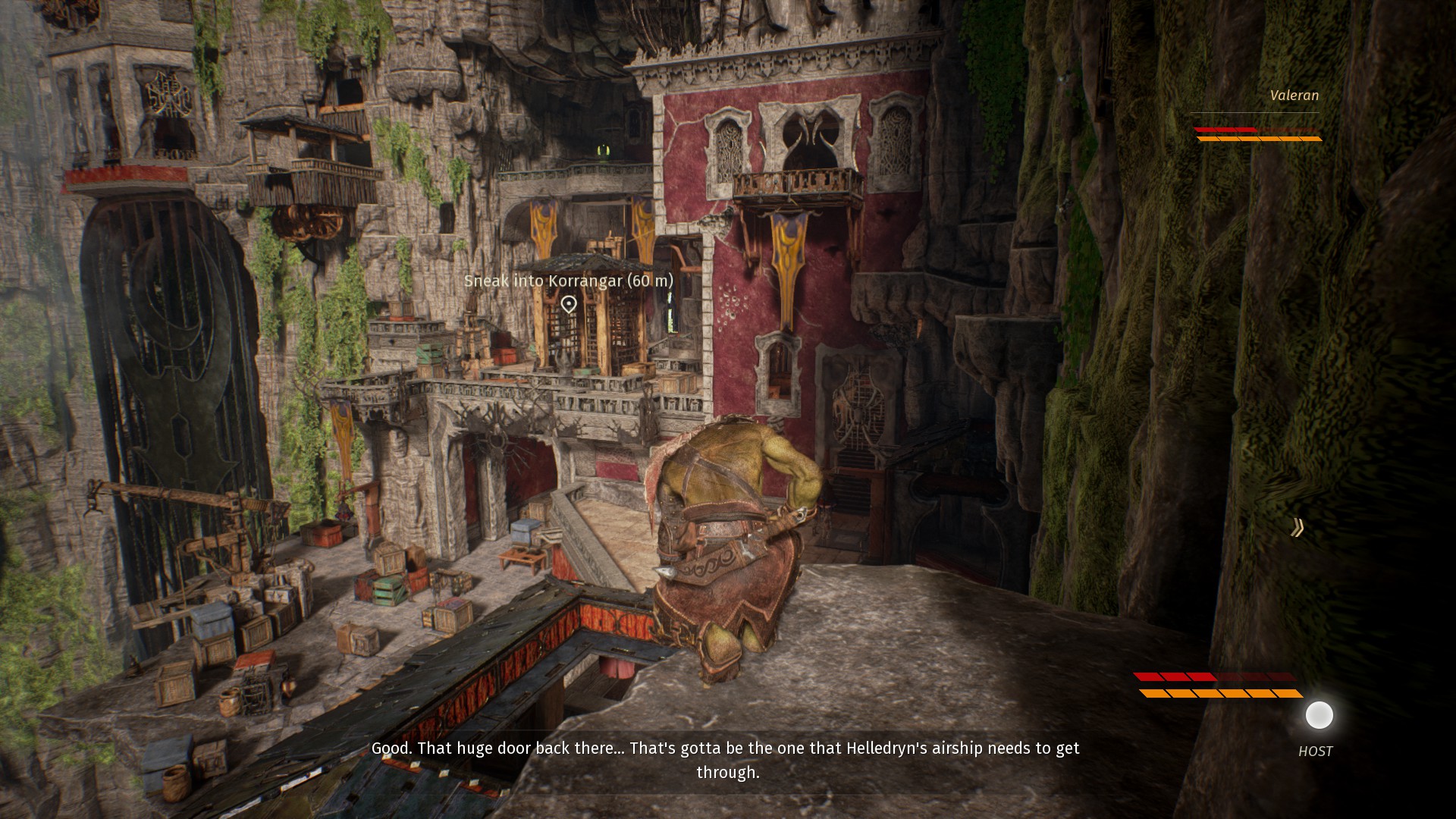The width and height of the screenshot is (1456, 819).
Task: Select the Valeran companion name panel
Action: [1294, 96]
